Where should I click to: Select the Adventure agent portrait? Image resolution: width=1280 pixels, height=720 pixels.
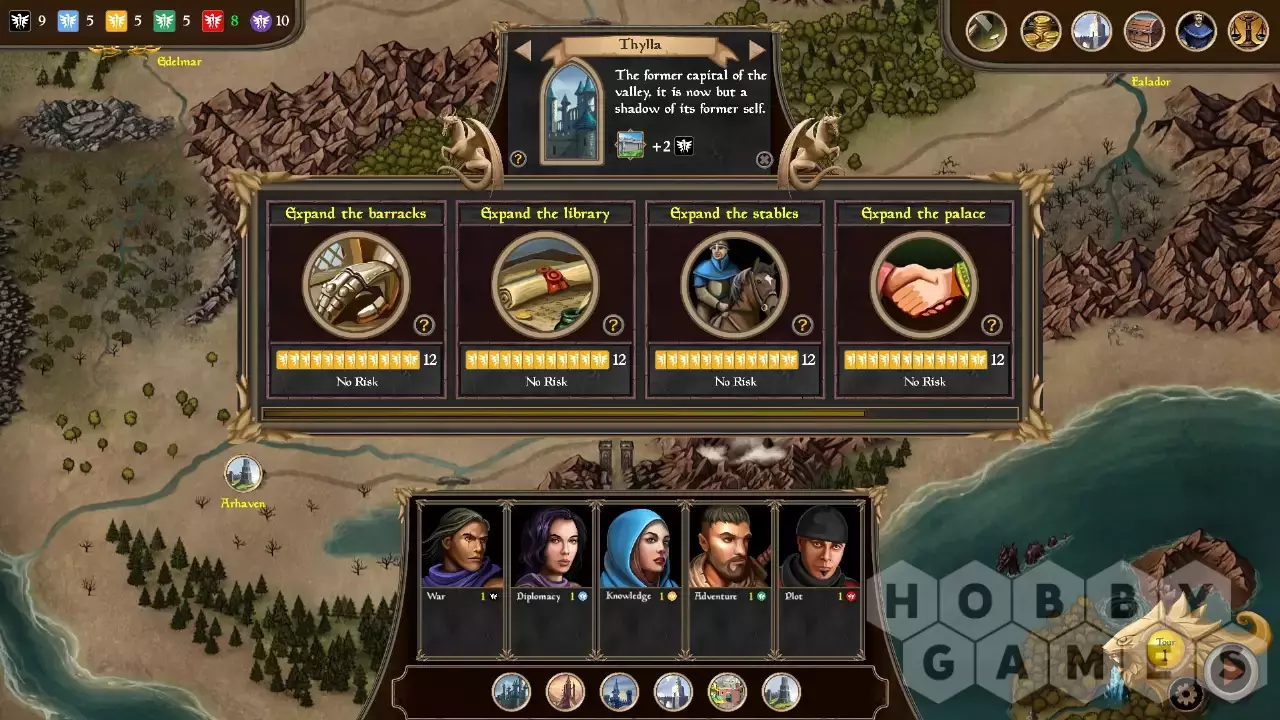point(729,547)
